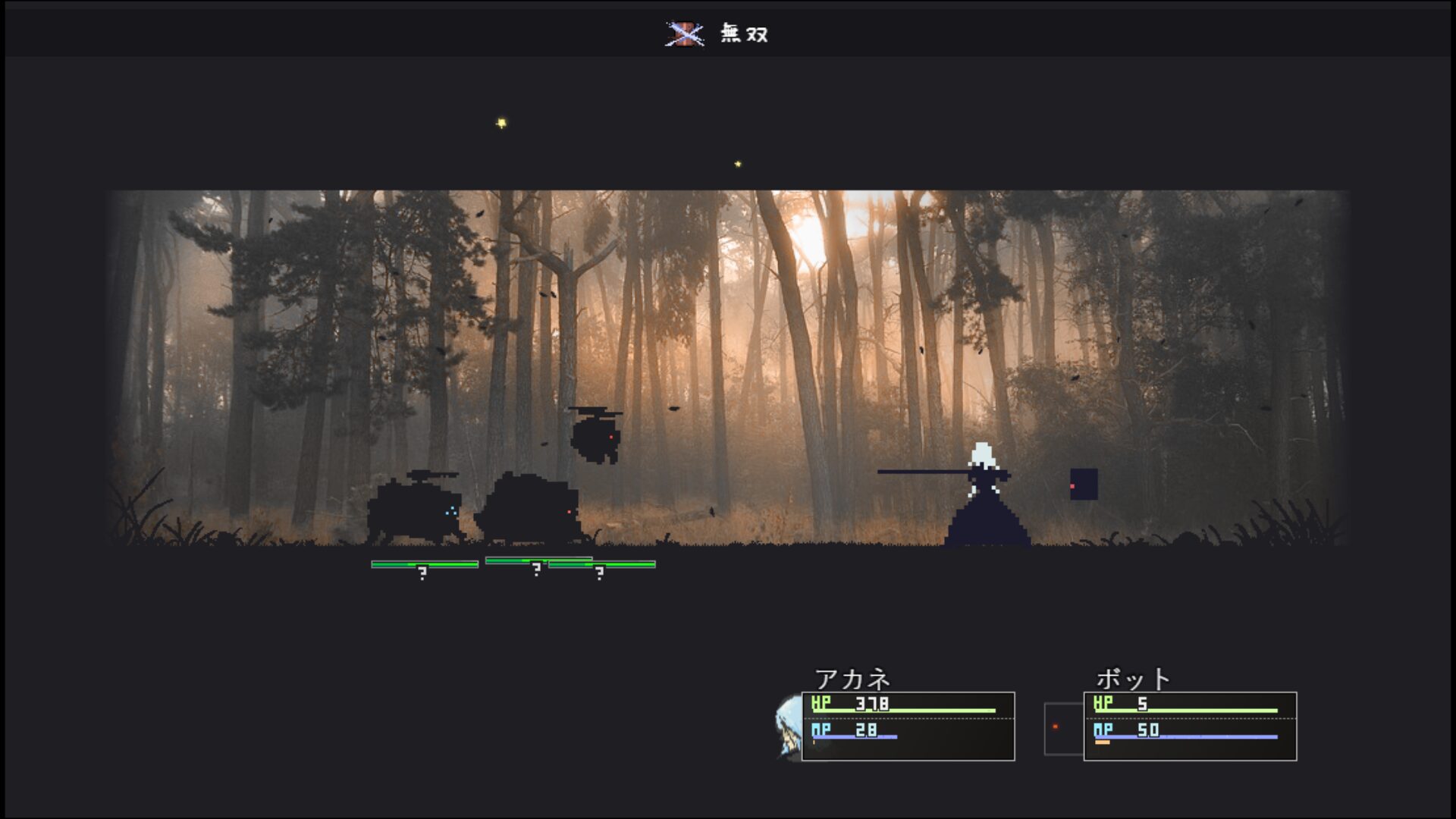The image size is (1456, 819).
Task: Click the ? label on the leftmost enemy HP bar
Action: [422, 570]
